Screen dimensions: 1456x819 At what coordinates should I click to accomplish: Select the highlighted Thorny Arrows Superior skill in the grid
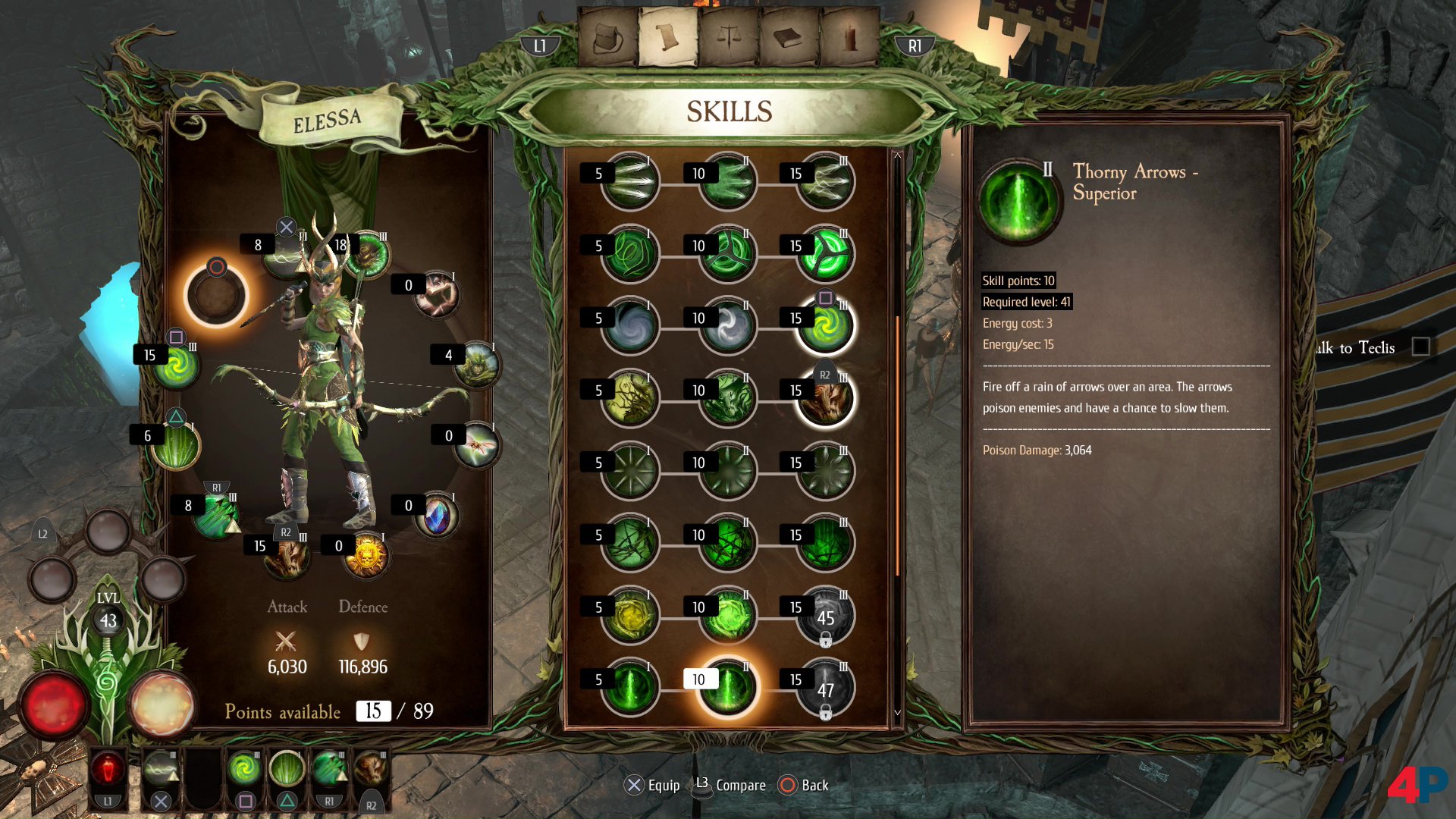point(727,688)
